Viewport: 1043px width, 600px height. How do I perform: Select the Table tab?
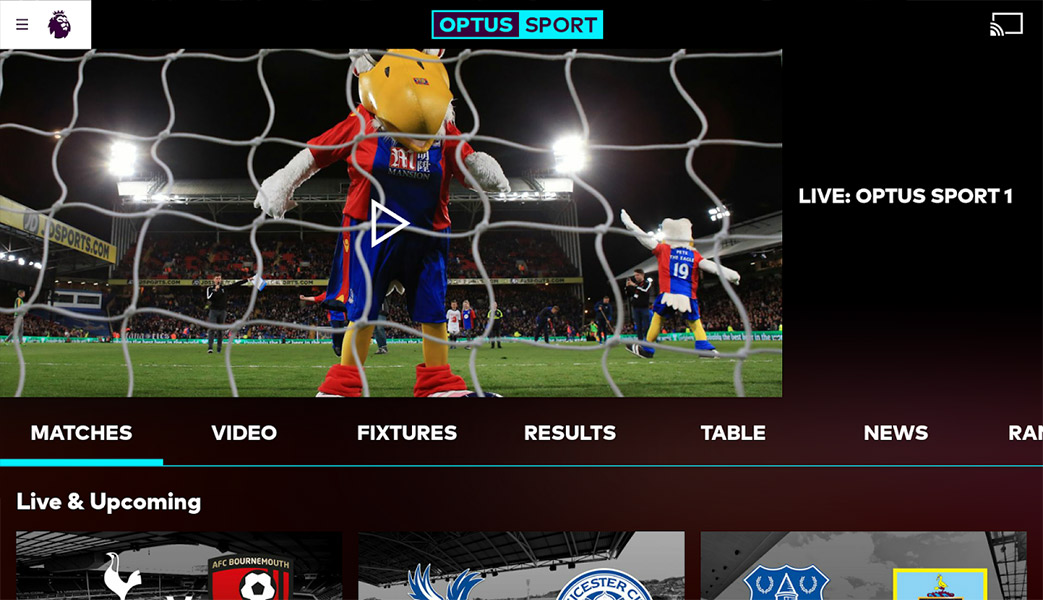pyautogui.click(x=733, y=433)
